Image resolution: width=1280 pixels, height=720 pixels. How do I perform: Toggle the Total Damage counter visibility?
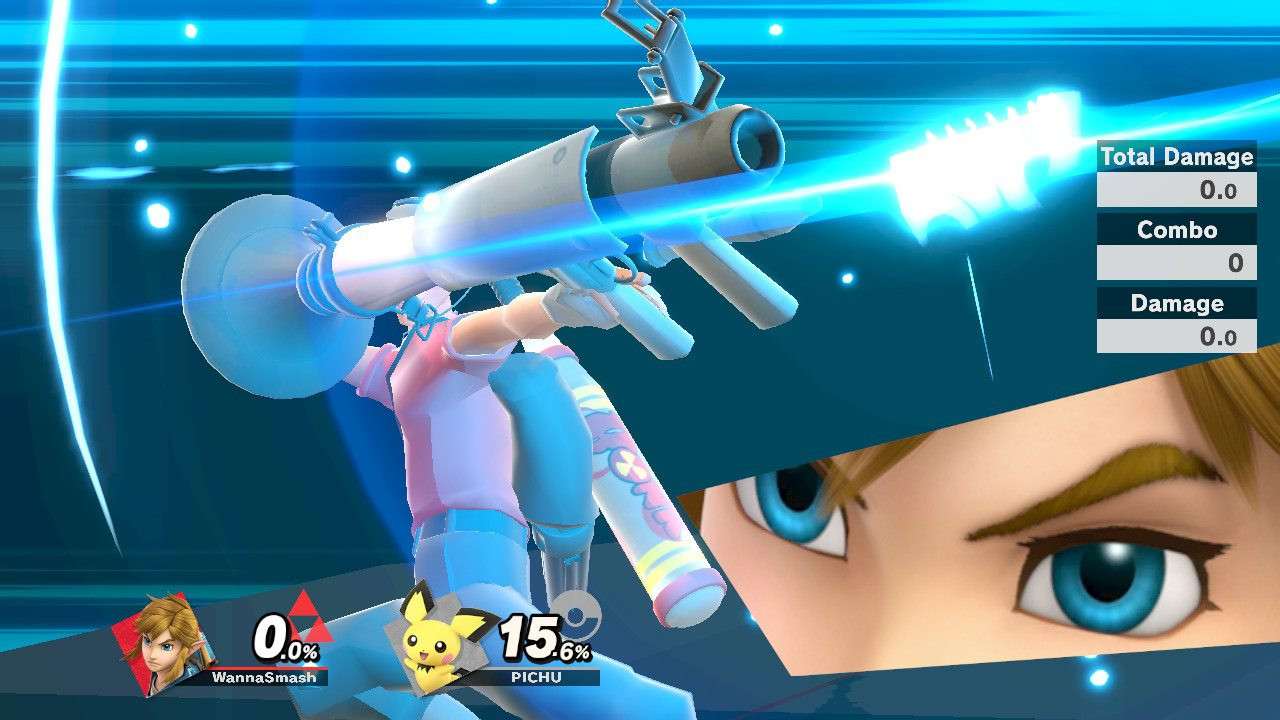(1176, 157)
